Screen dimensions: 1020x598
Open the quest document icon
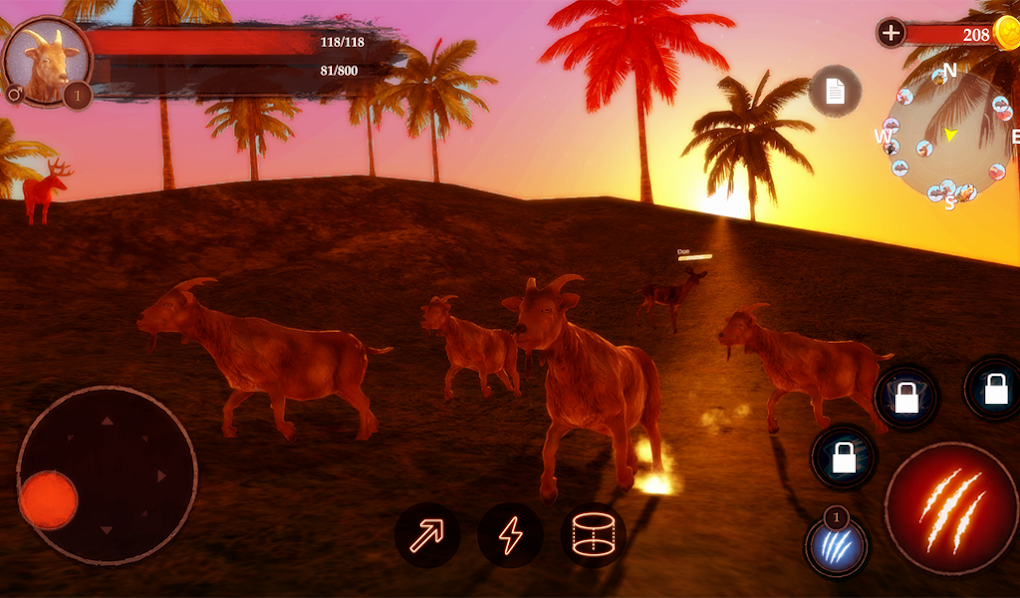pyautogui.click(x=835, y=91)
